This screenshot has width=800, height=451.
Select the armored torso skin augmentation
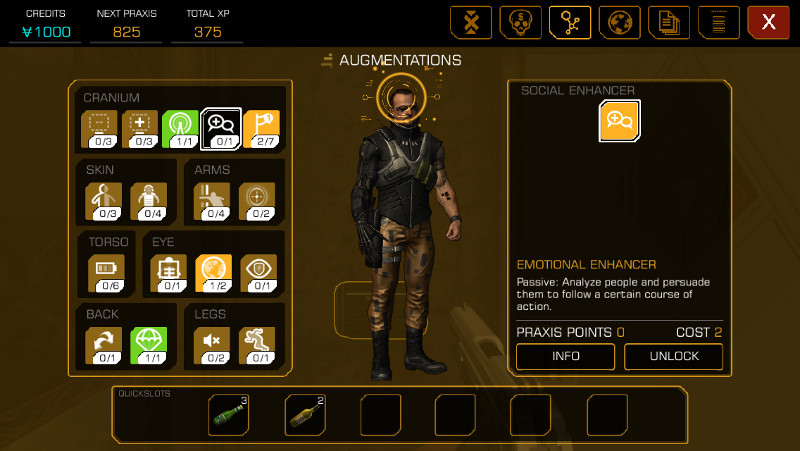coord(149,199)
